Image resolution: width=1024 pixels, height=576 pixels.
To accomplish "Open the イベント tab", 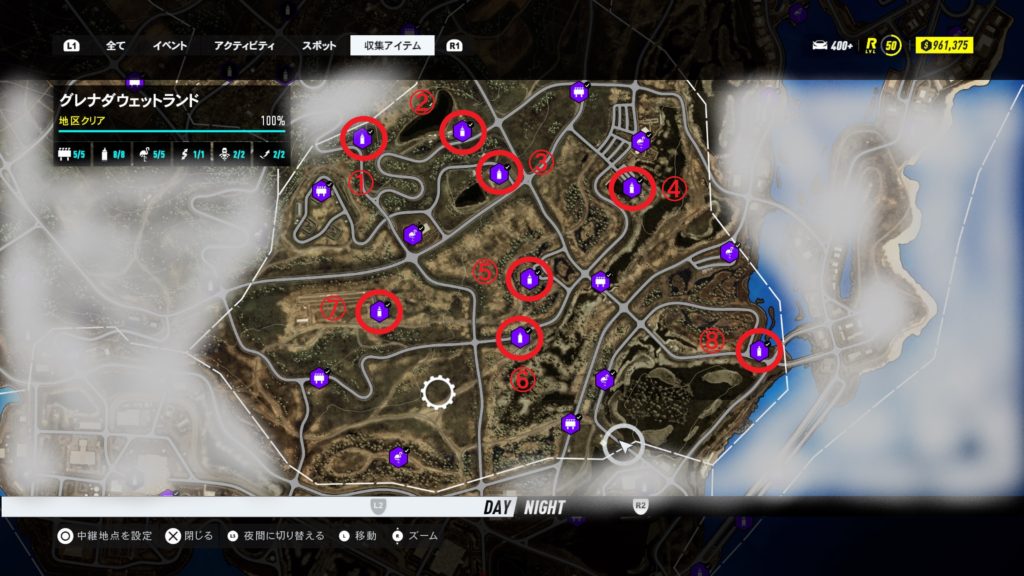I will [x=169, y=45].
